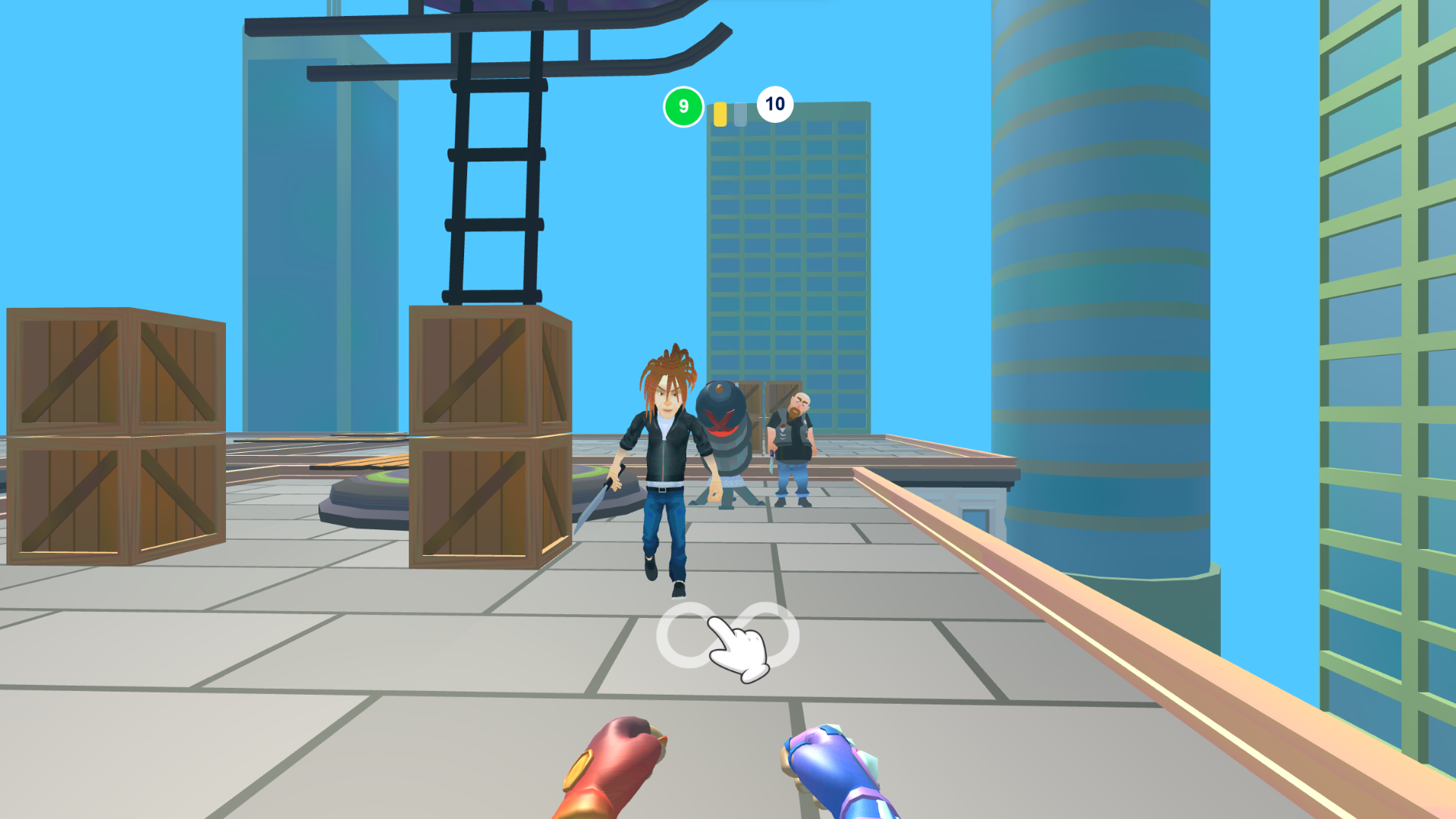Click the stacked wooden crates on the left
Screen dimensions: 1456x819
click(x=114, y=432)
